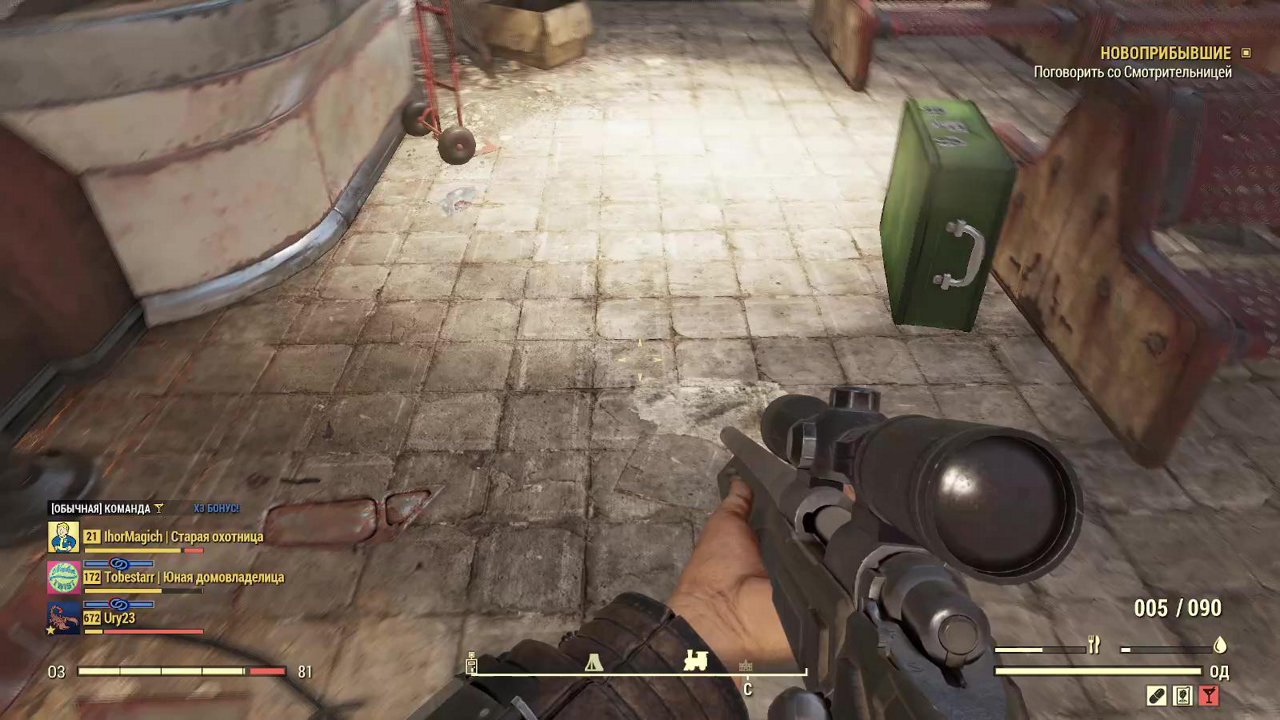Click the Vault Boy avatar of IhorMagich
The height and width of the screenshot is (720, 1280).
pyautogui.click(x=64, y=537)
